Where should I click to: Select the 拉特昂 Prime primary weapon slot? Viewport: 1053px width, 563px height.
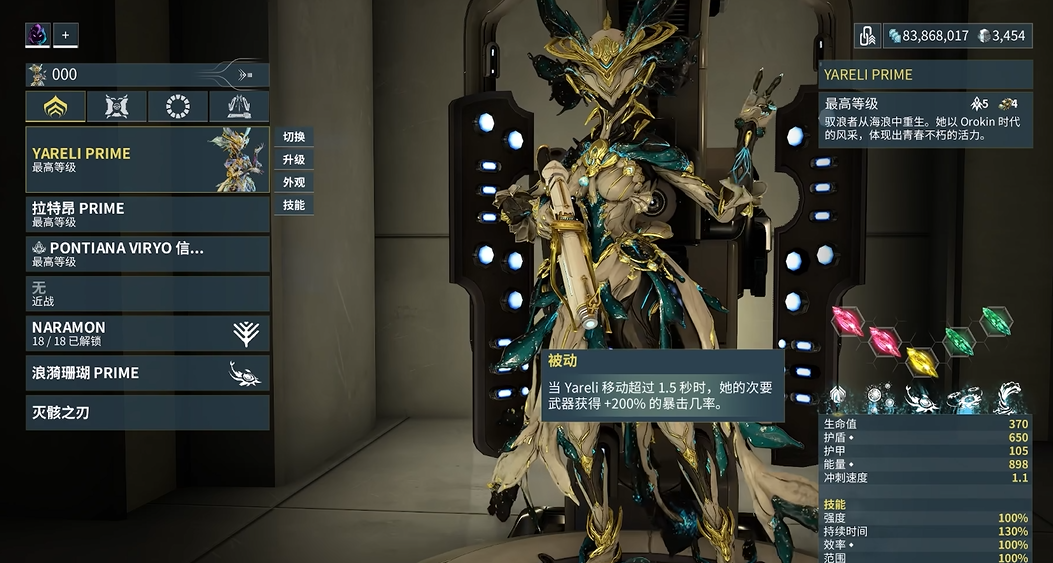point(147,214)
